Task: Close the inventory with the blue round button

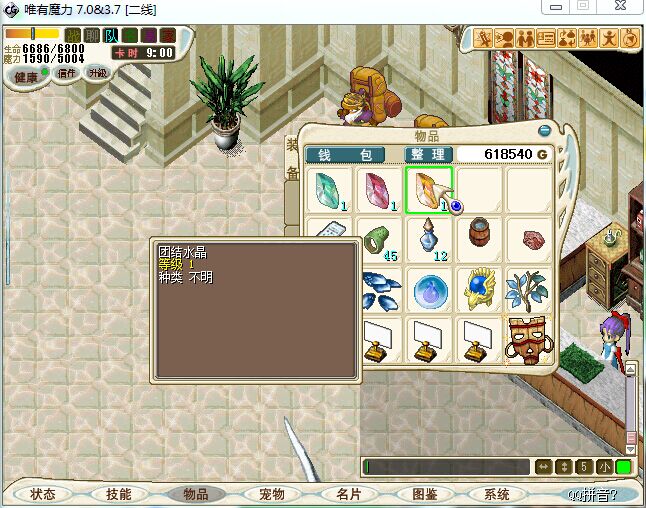Action: pos(545,130)
